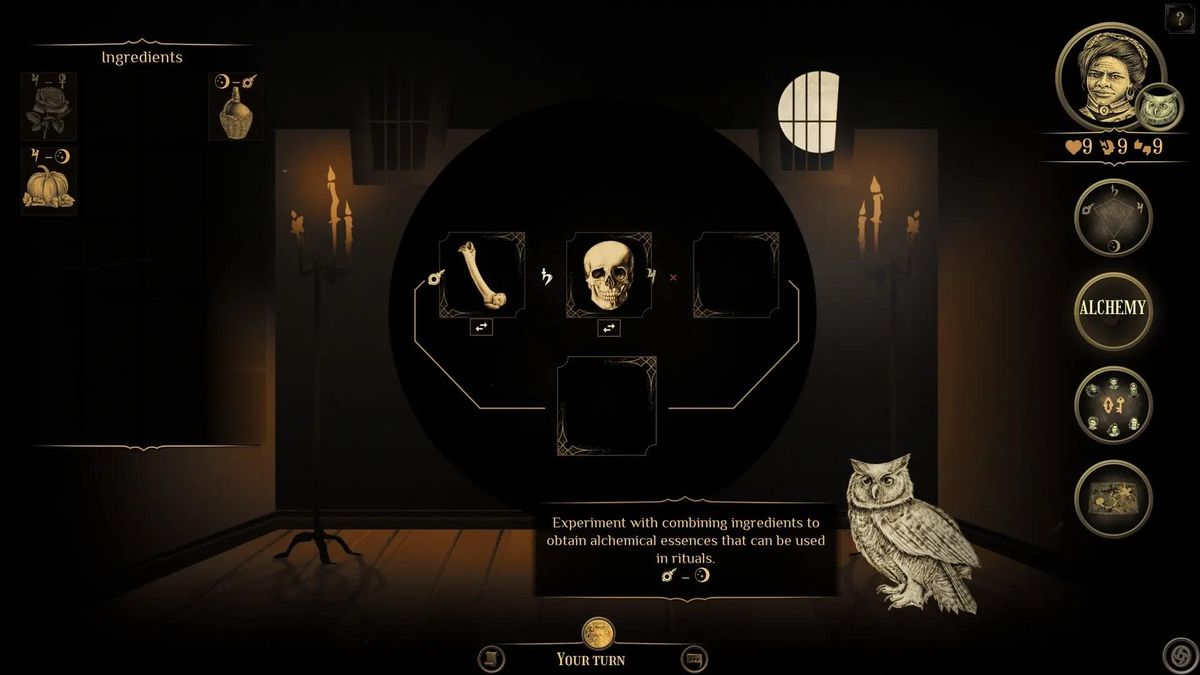Choose the pumpkin ingredient
The width and height of the screenshot is (1200, 675).
49,187
